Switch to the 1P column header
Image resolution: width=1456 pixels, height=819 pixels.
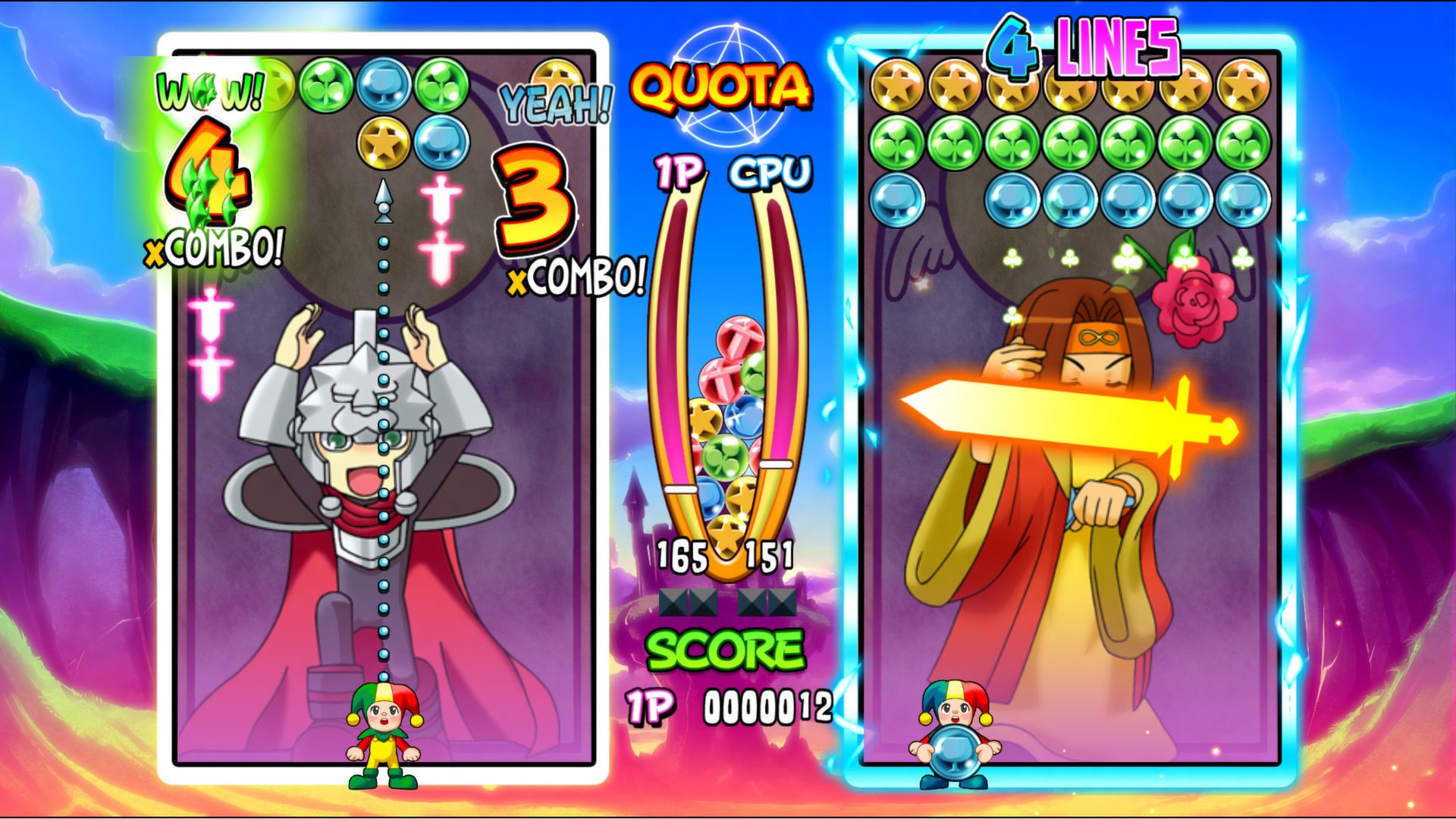click(679, 173)
